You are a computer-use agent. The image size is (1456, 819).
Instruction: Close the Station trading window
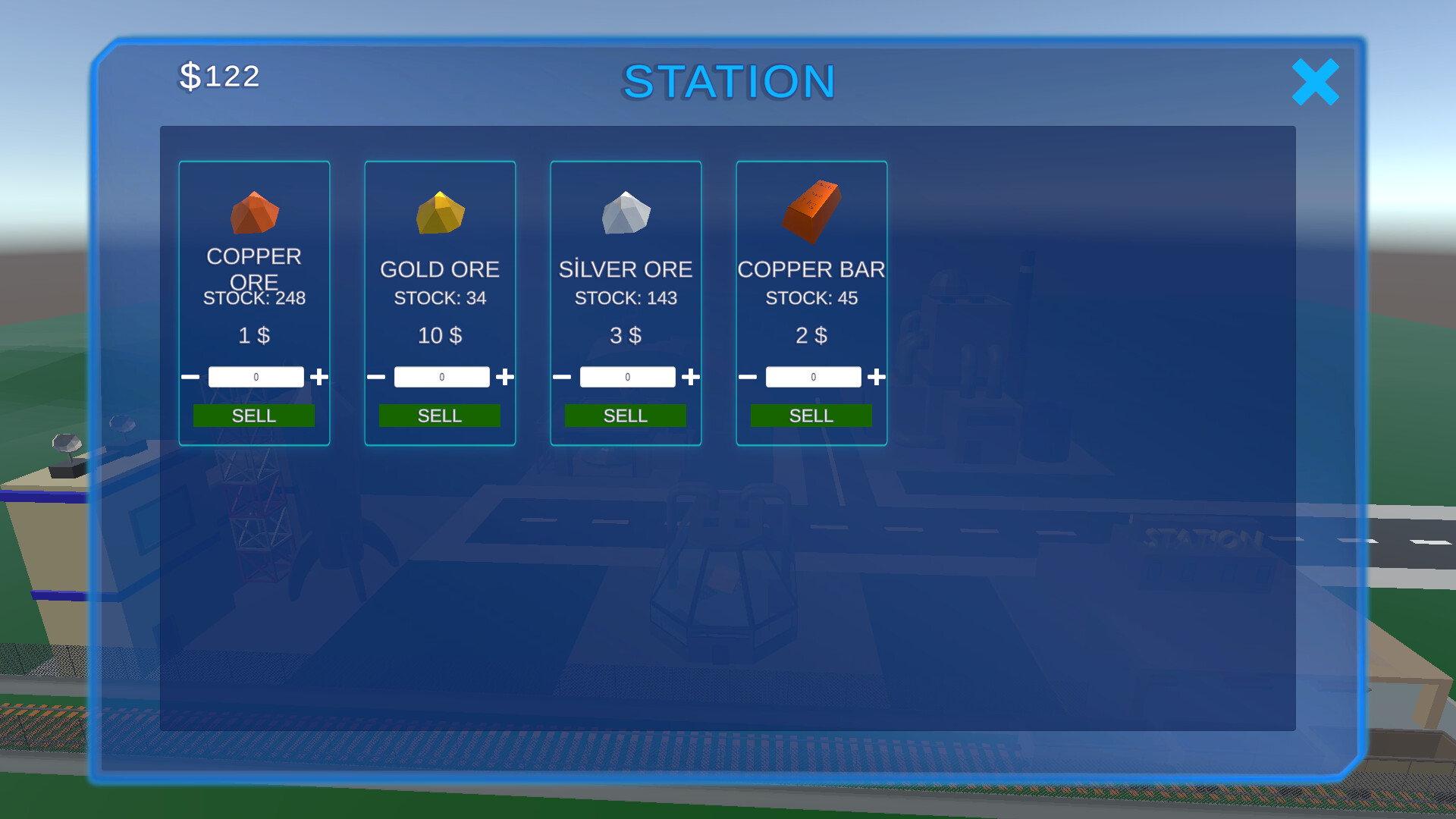(1316, 83)
